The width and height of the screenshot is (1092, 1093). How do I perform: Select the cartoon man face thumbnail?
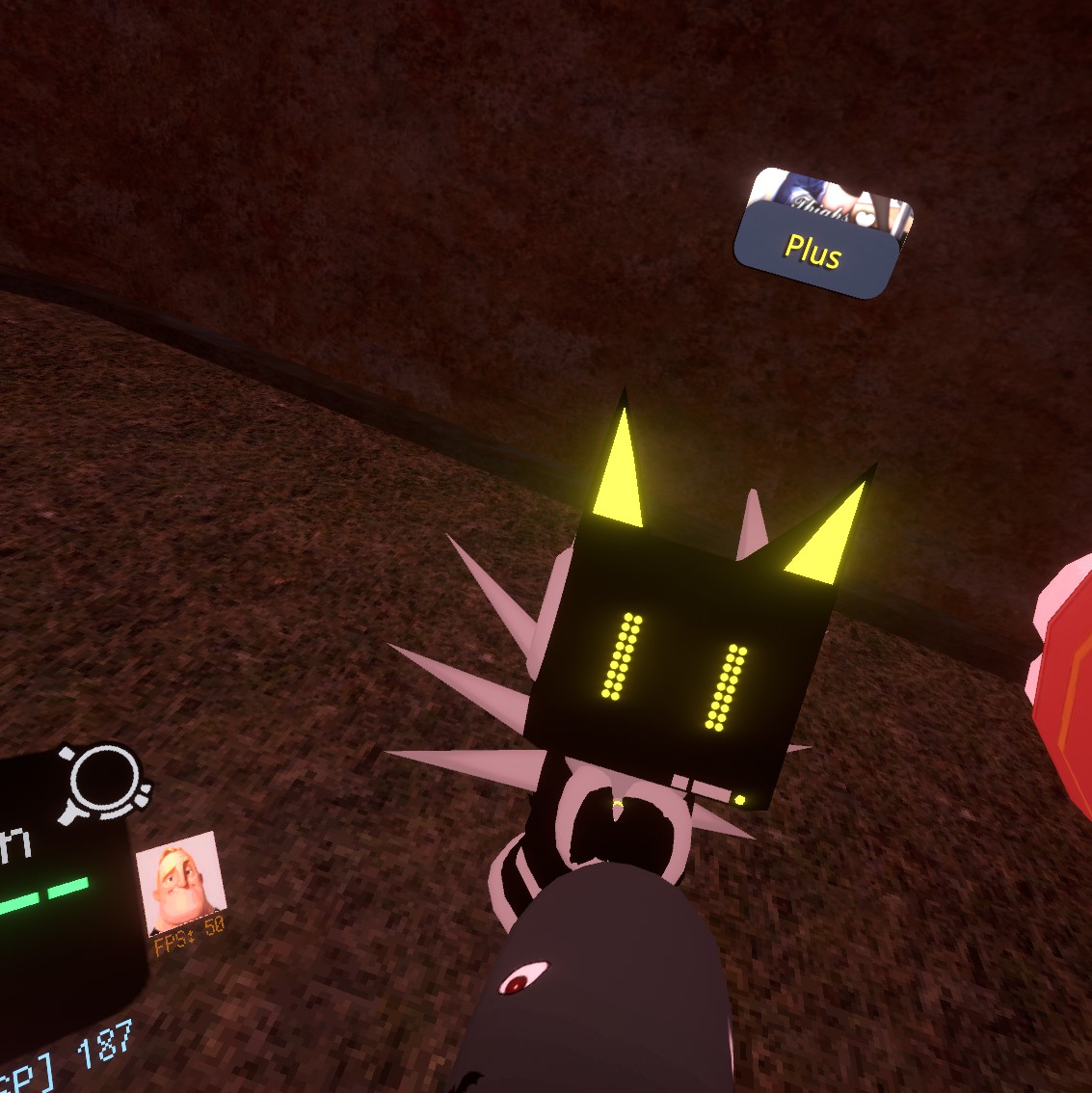(x=181, y=882)
